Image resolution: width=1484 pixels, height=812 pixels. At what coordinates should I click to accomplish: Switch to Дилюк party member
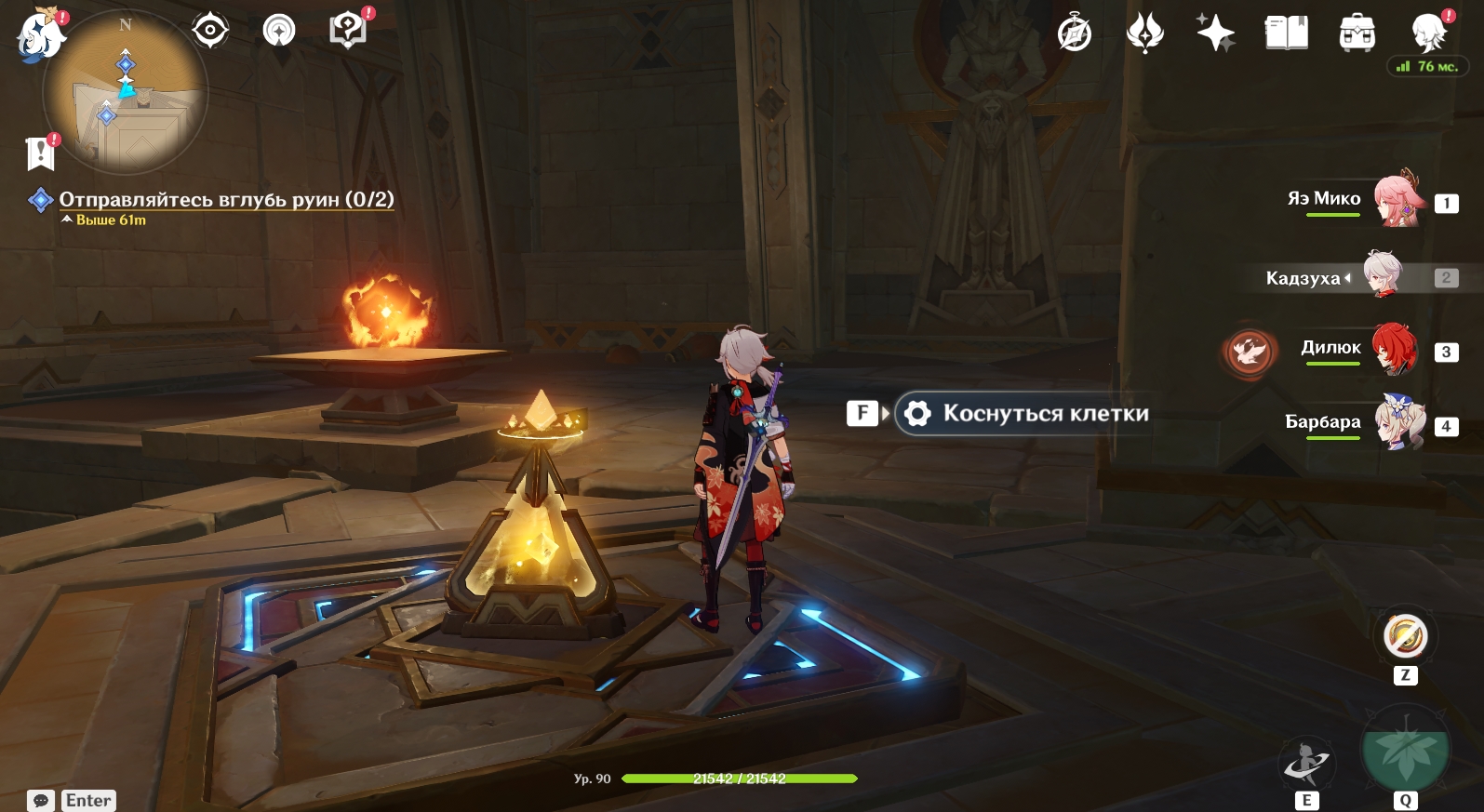tap(1394, 349)
